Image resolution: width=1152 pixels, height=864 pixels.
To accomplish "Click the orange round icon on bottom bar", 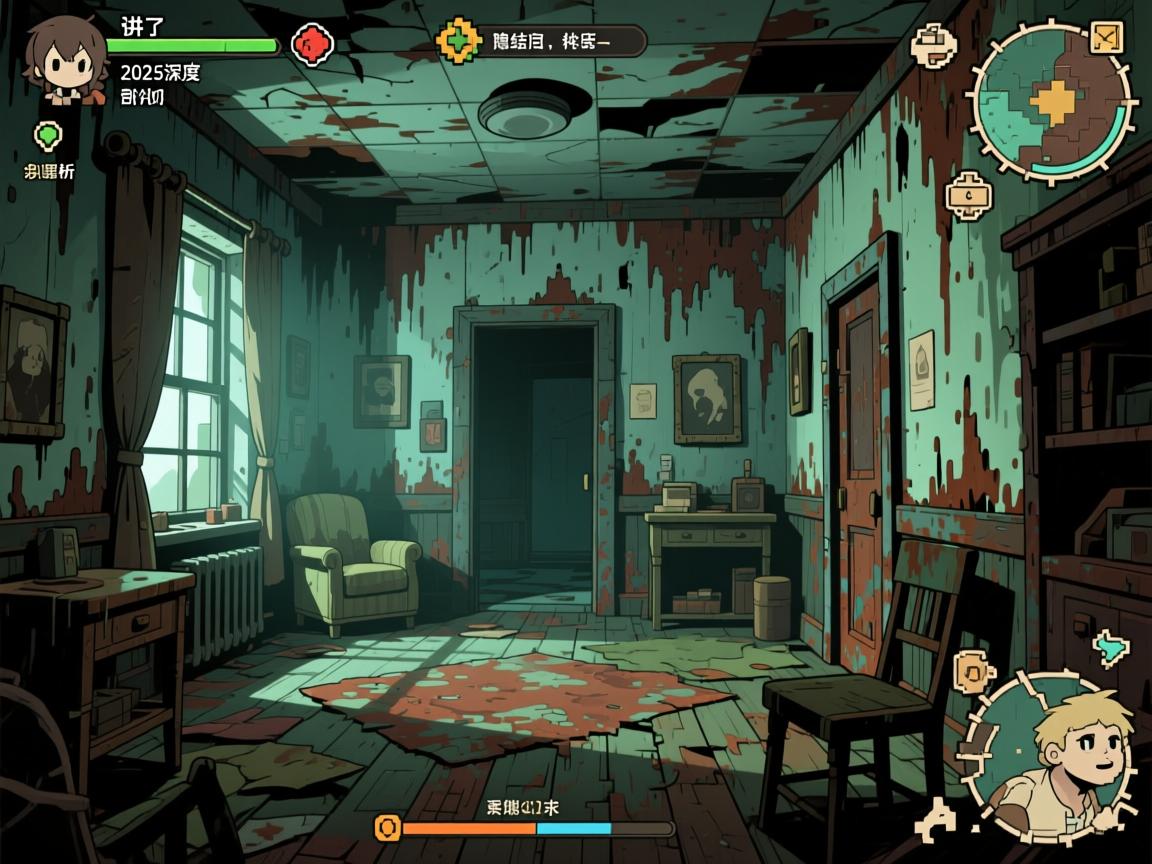I will 387,827.
